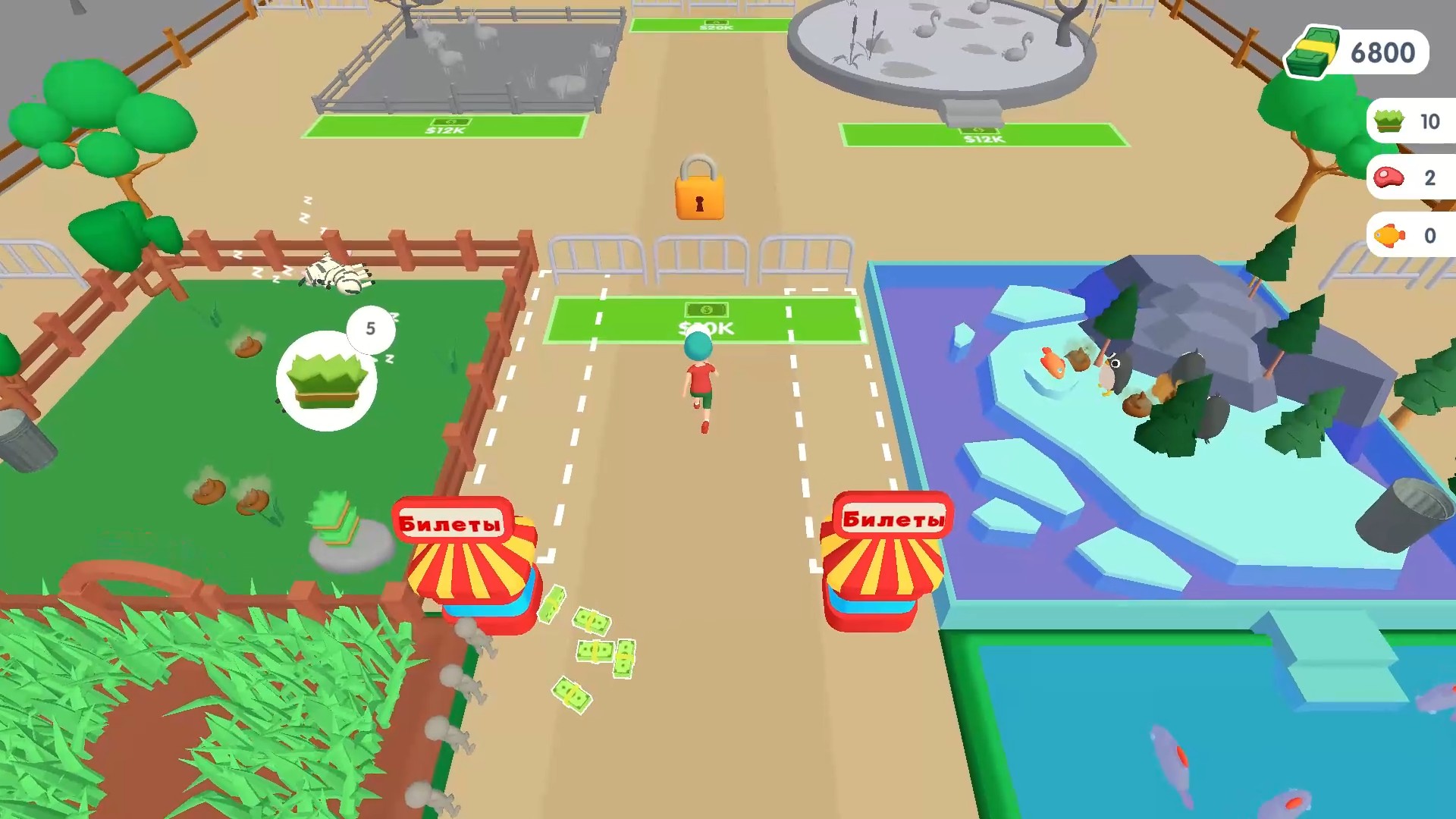Viewport: 1456px width, 819px height.
Task: Click the number 5 badge on the feed bubble
Action: (371, 328)
